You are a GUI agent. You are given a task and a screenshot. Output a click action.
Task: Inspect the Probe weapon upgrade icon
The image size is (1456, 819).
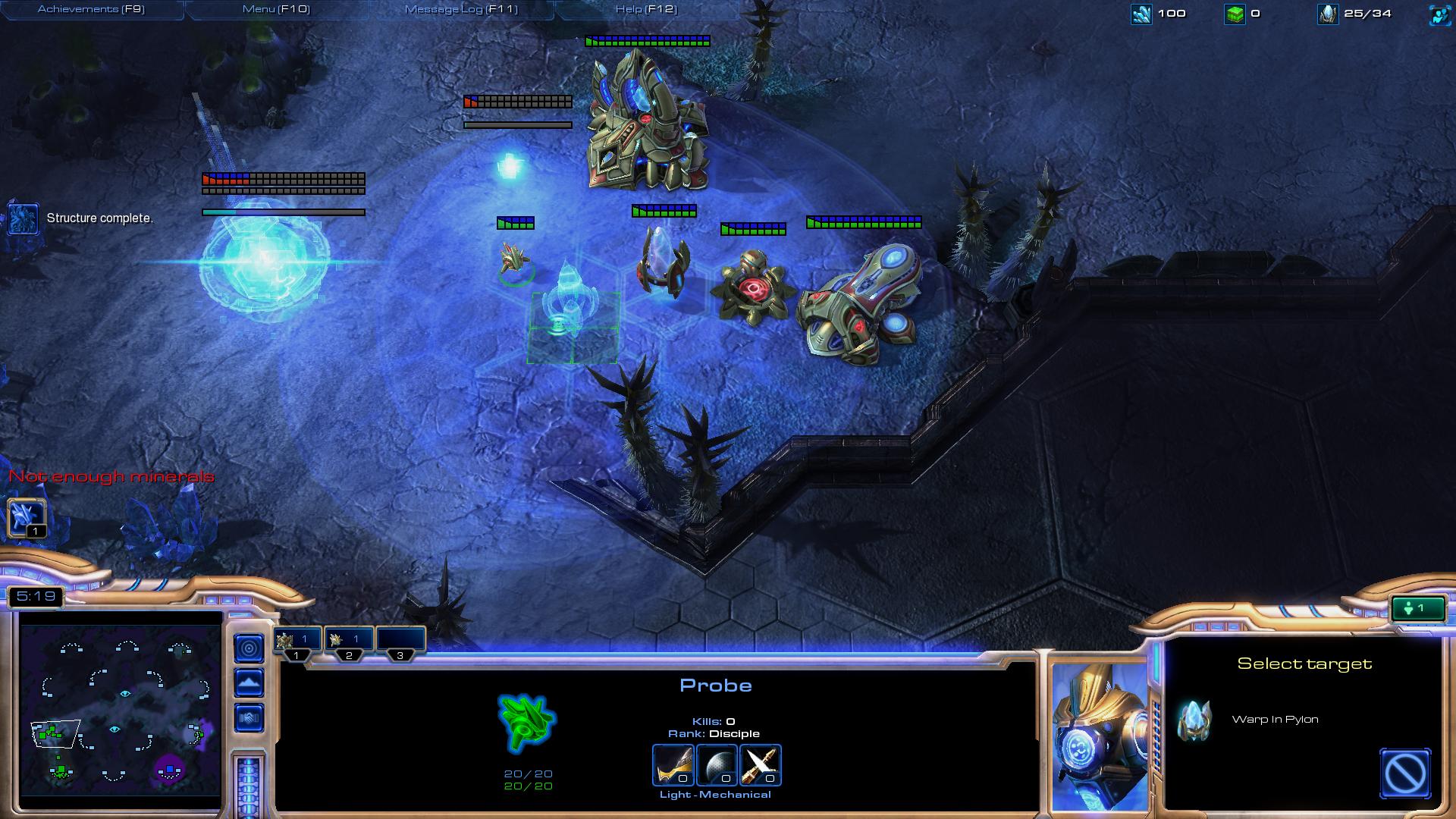673,764
